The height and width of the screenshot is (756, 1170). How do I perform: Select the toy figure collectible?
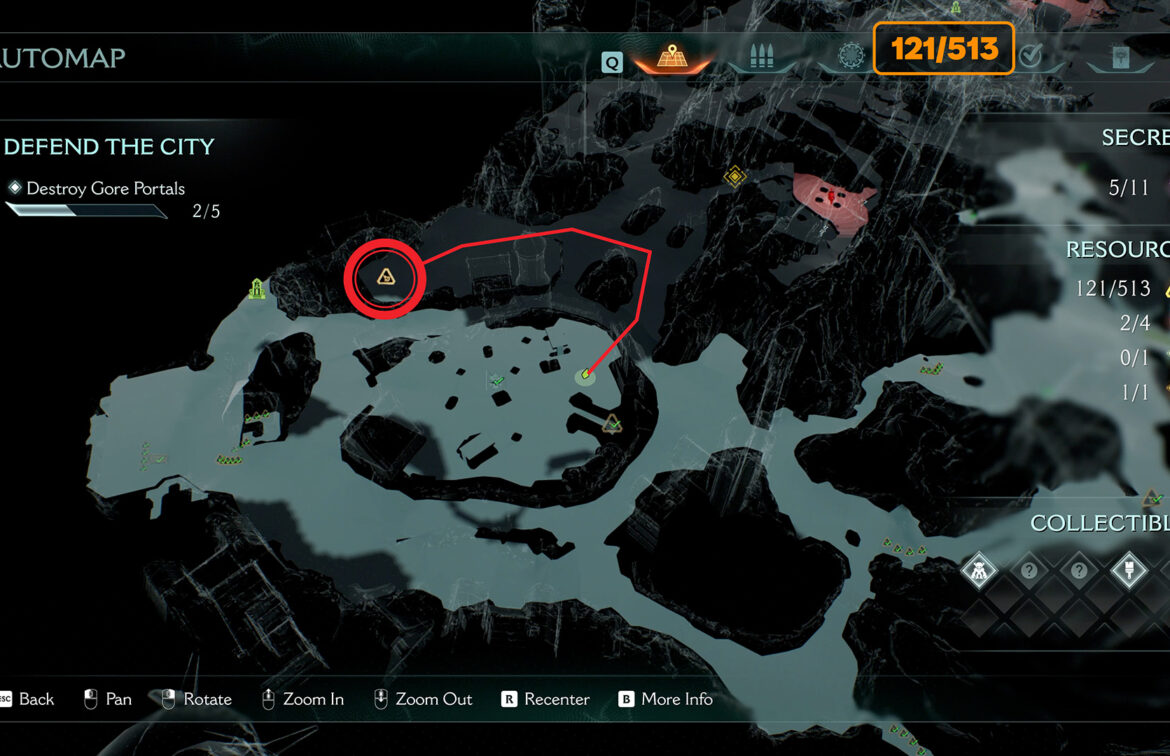[x=978, y=572]
